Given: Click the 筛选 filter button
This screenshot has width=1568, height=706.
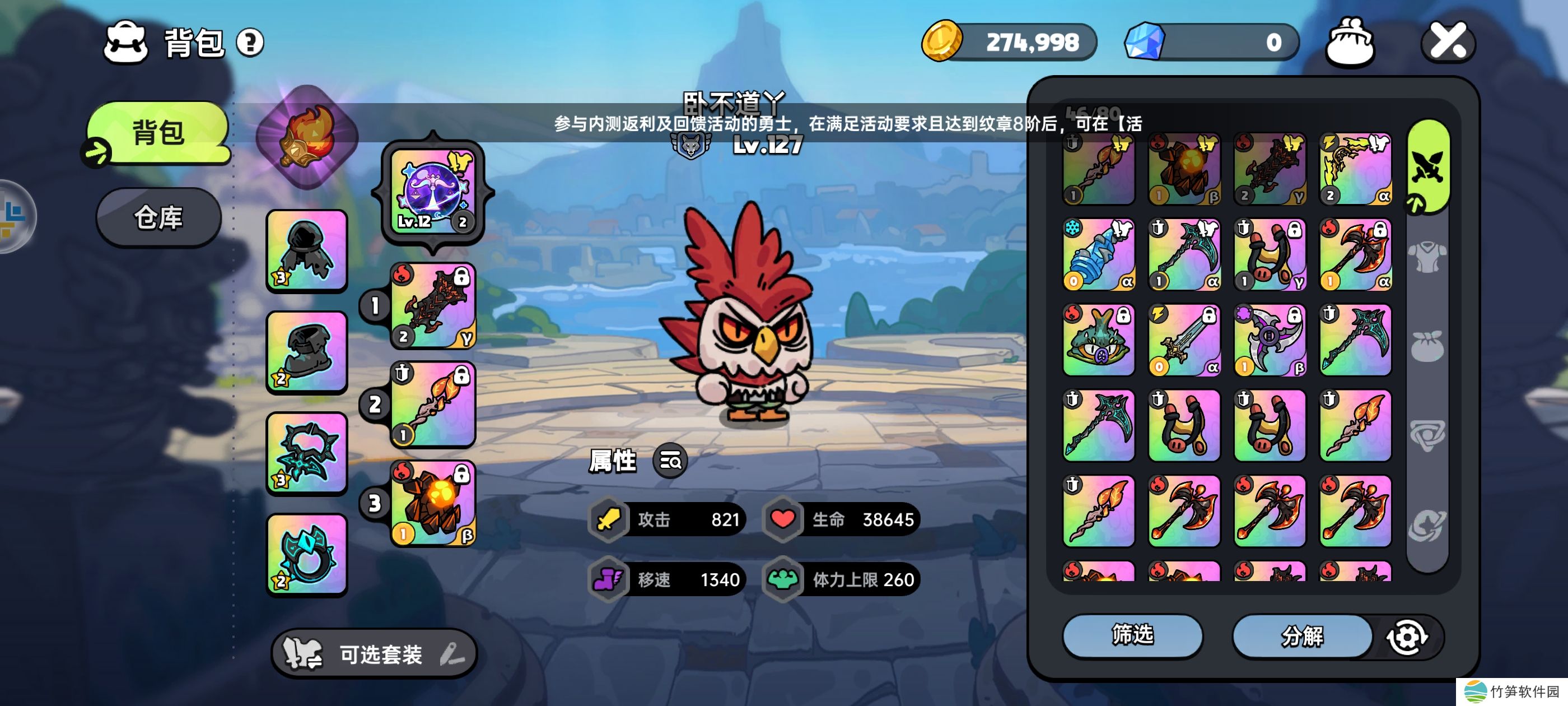Looking at the screenshot, I should tap(1132, 635).
